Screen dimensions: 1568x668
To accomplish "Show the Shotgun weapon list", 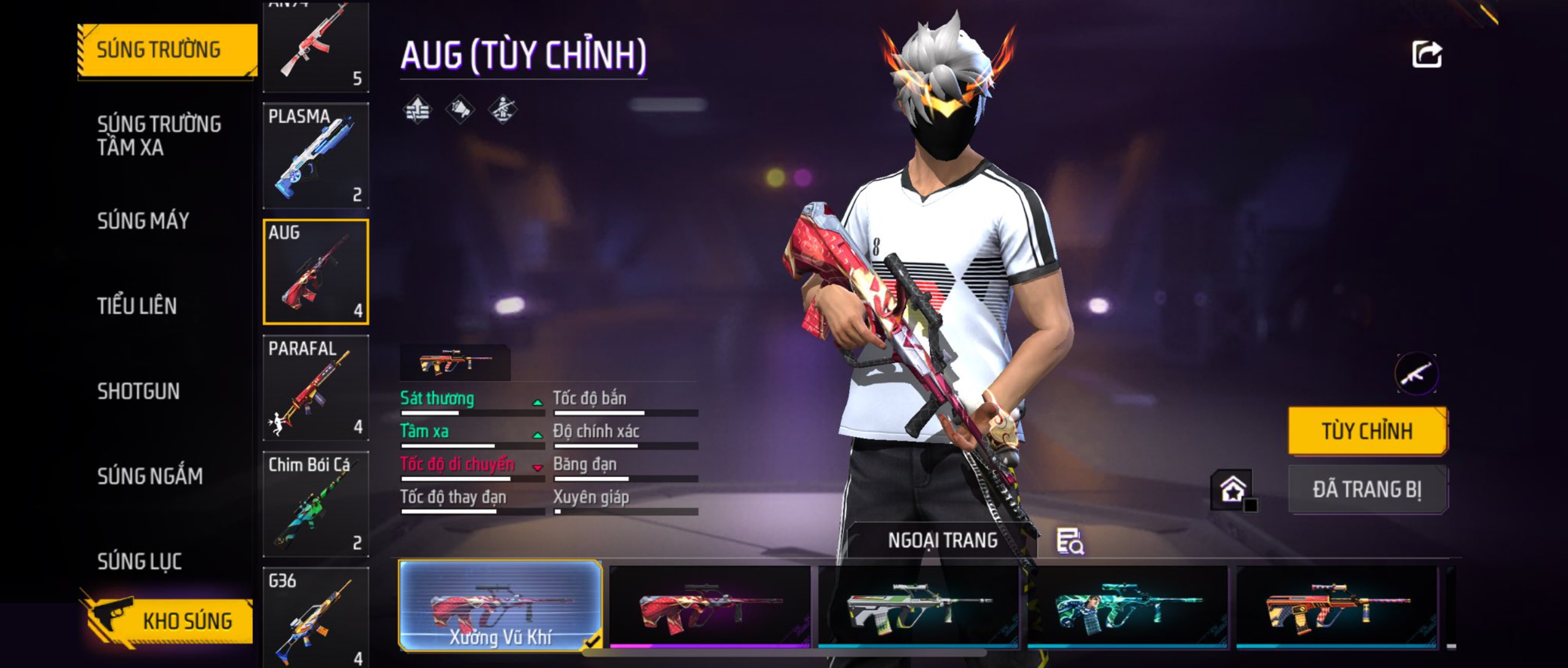I will pos(138,391).
